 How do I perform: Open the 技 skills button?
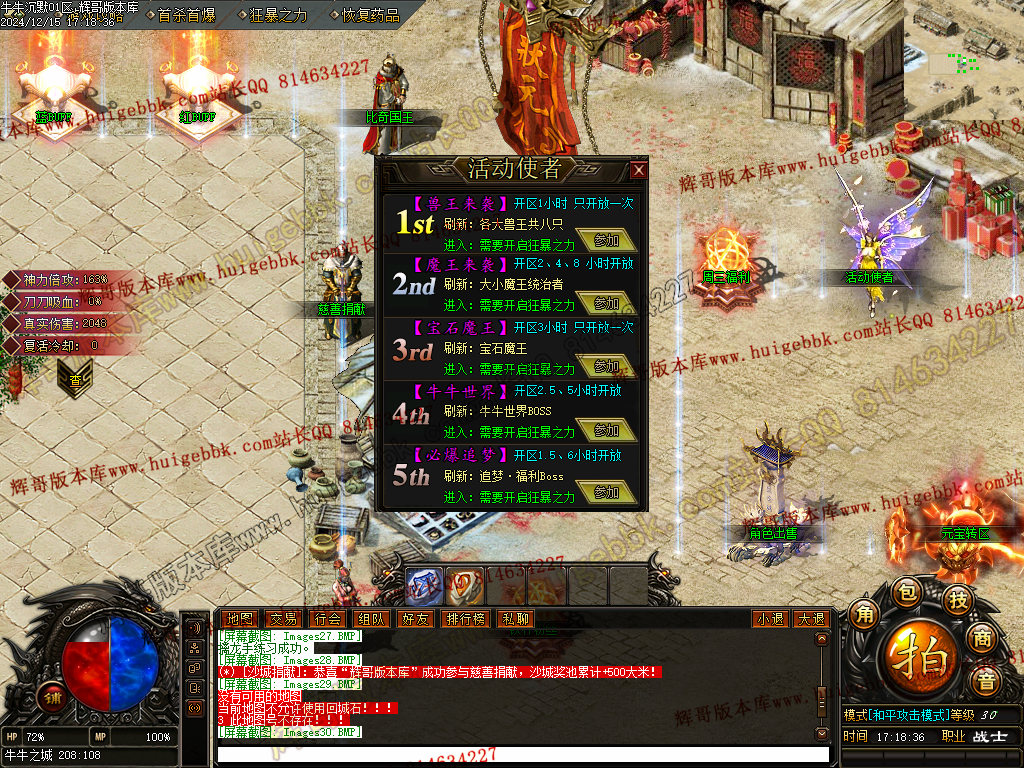(x=957, y=600)
